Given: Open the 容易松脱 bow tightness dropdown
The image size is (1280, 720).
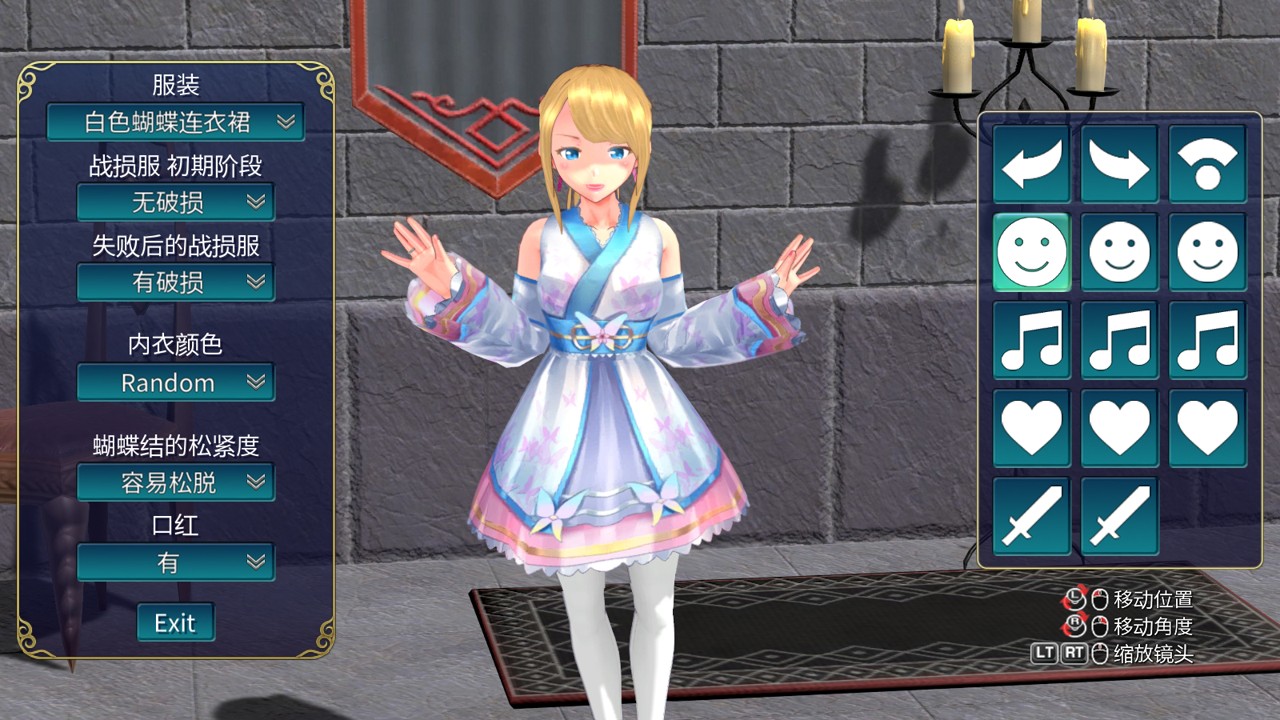Looking at the screenshot, I should 175,482.
